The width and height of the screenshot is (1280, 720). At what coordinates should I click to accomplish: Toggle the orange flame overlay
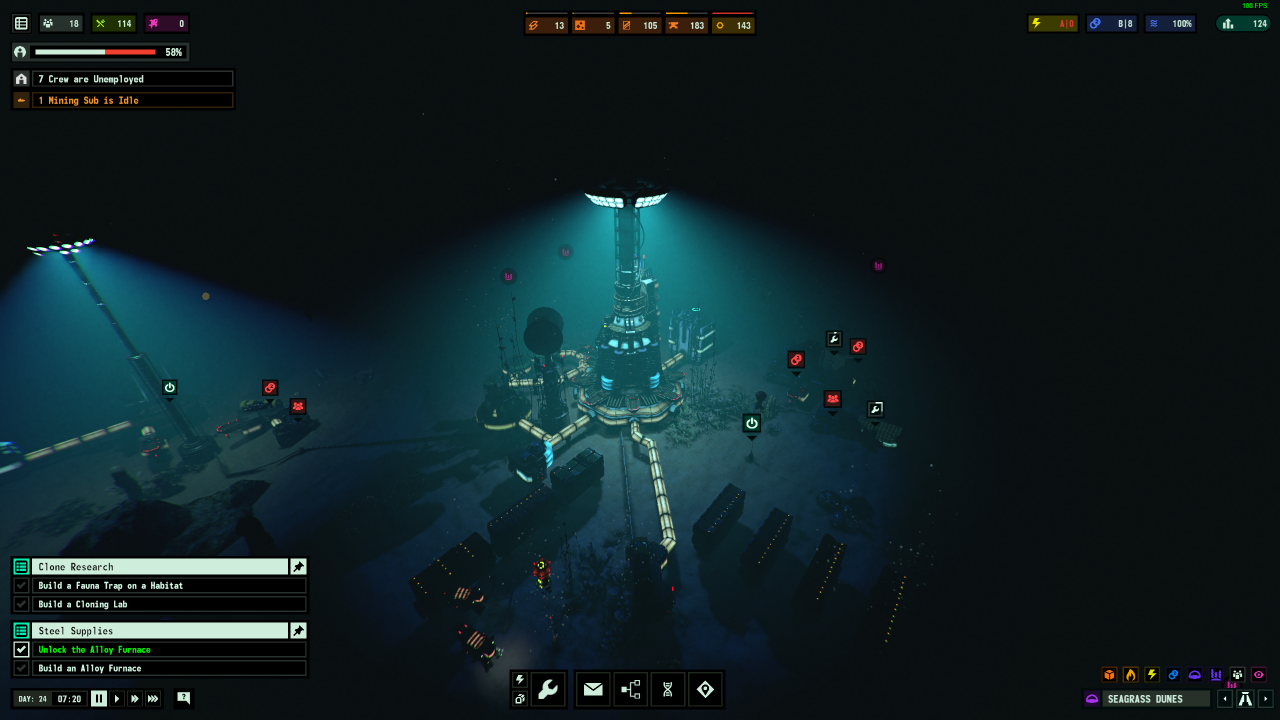click(1130, 675)
